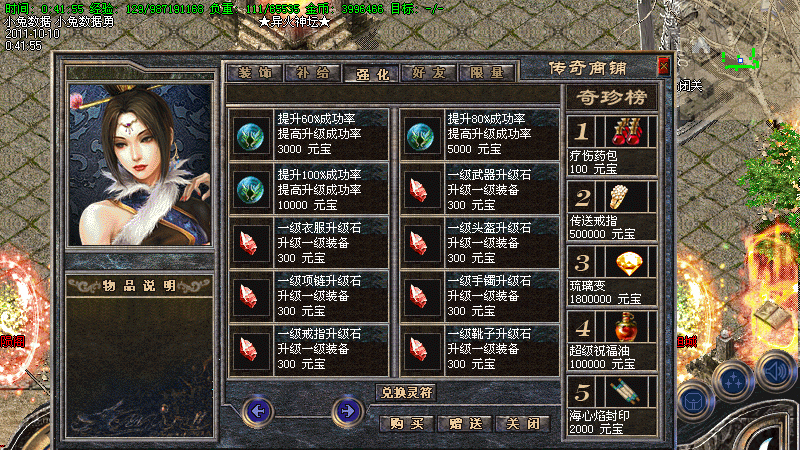Go to the next shop page arrow
Viewport: 800px width, 450px height.
[347, 410]
